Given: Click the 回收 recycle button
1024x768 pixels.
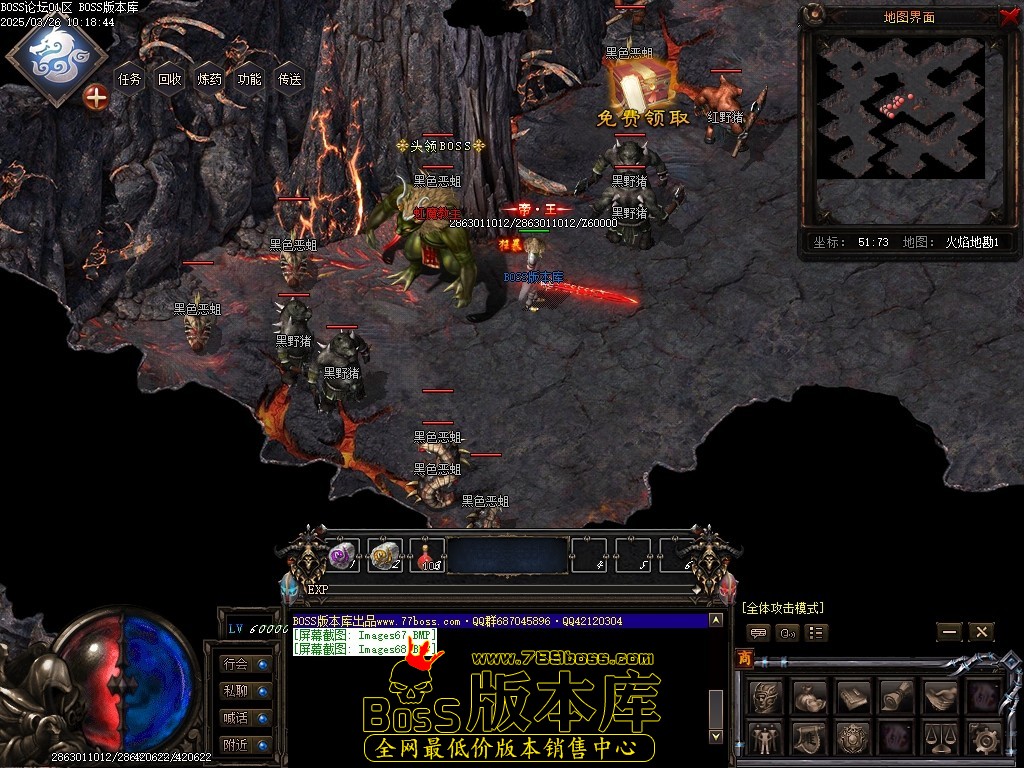Looking at the screenshot, I should [x=170, y=79].
